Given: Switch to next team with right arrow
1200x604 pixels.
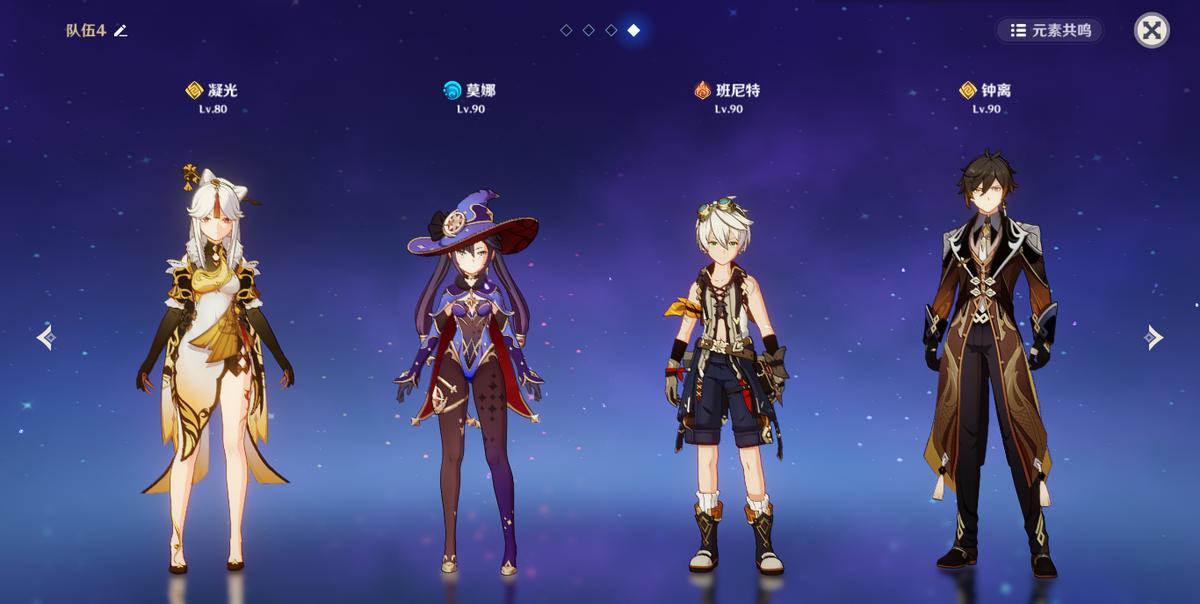Looking at the screenshot, I should click(1154, 338).
